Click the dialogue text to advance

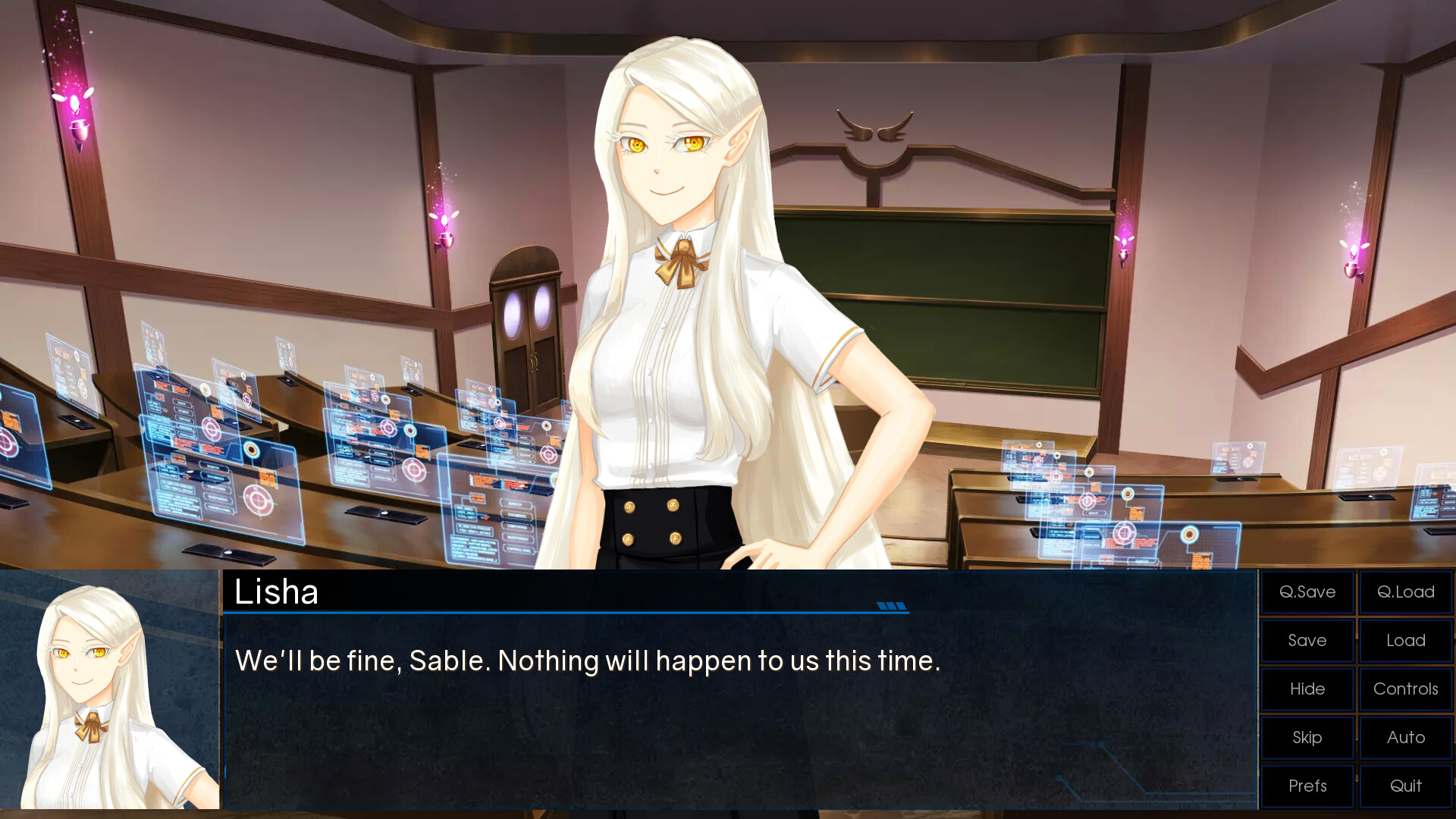588,661
